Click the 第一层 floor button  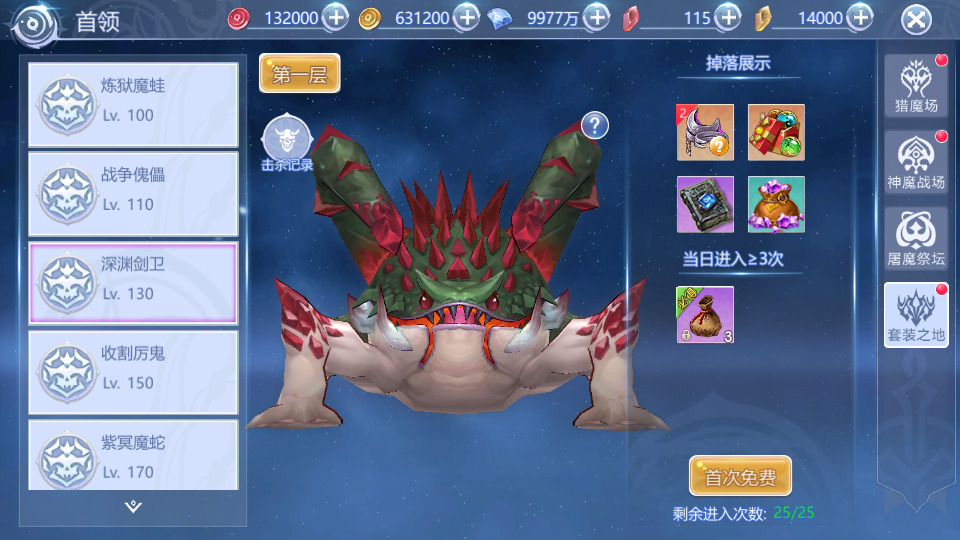[x=300, y=74]
